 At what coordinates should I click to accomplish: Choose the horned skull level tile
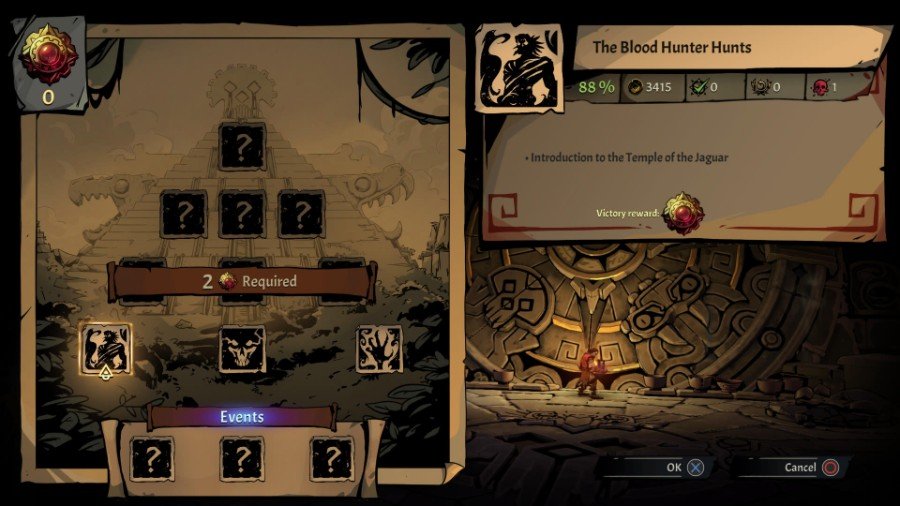(242, 350)
